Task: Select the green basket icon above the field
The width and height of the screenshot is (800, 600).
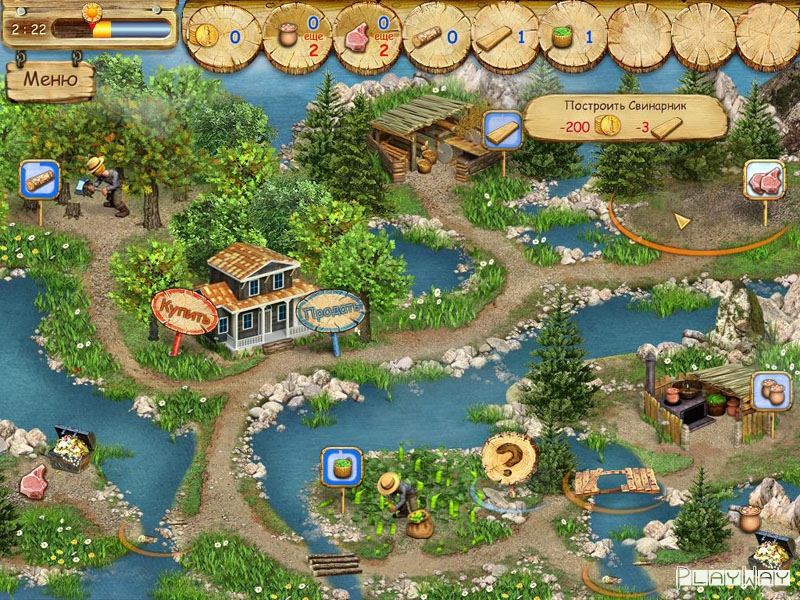Action: [x=341, y=465]
